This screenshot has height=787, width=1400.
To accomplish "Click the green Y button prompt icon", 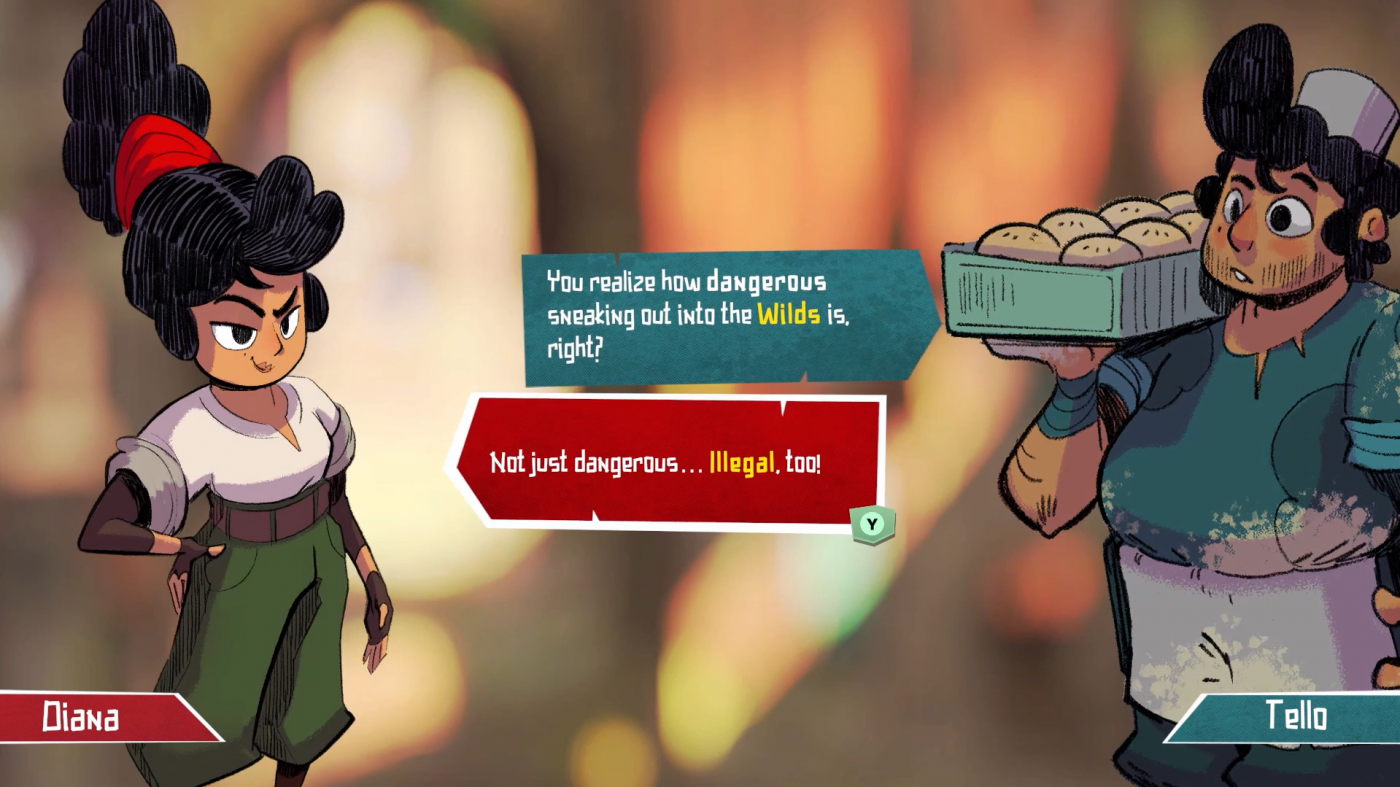I will click(874, 522).
